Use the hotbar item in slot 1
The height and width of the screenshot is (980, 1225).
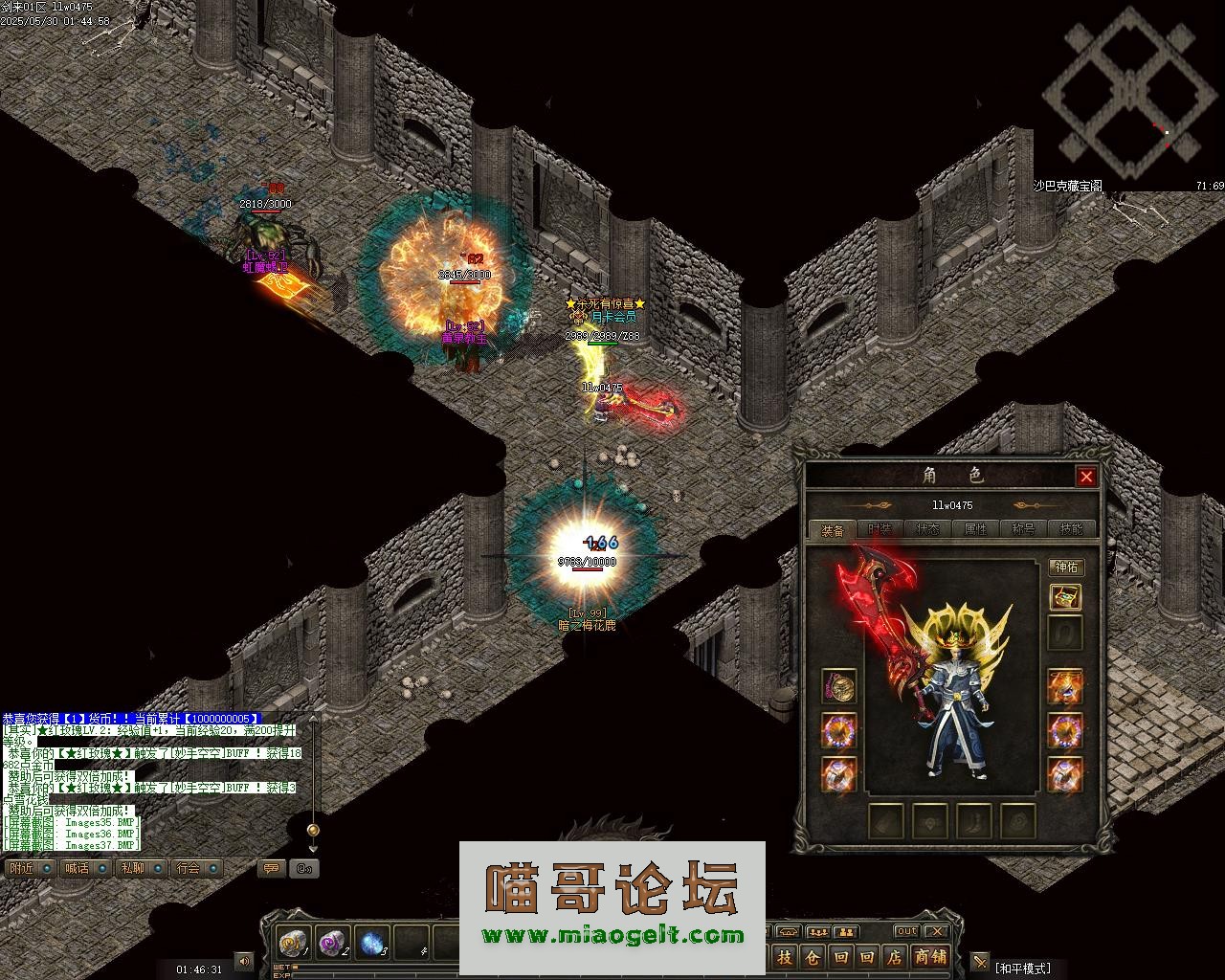(293, 943)
